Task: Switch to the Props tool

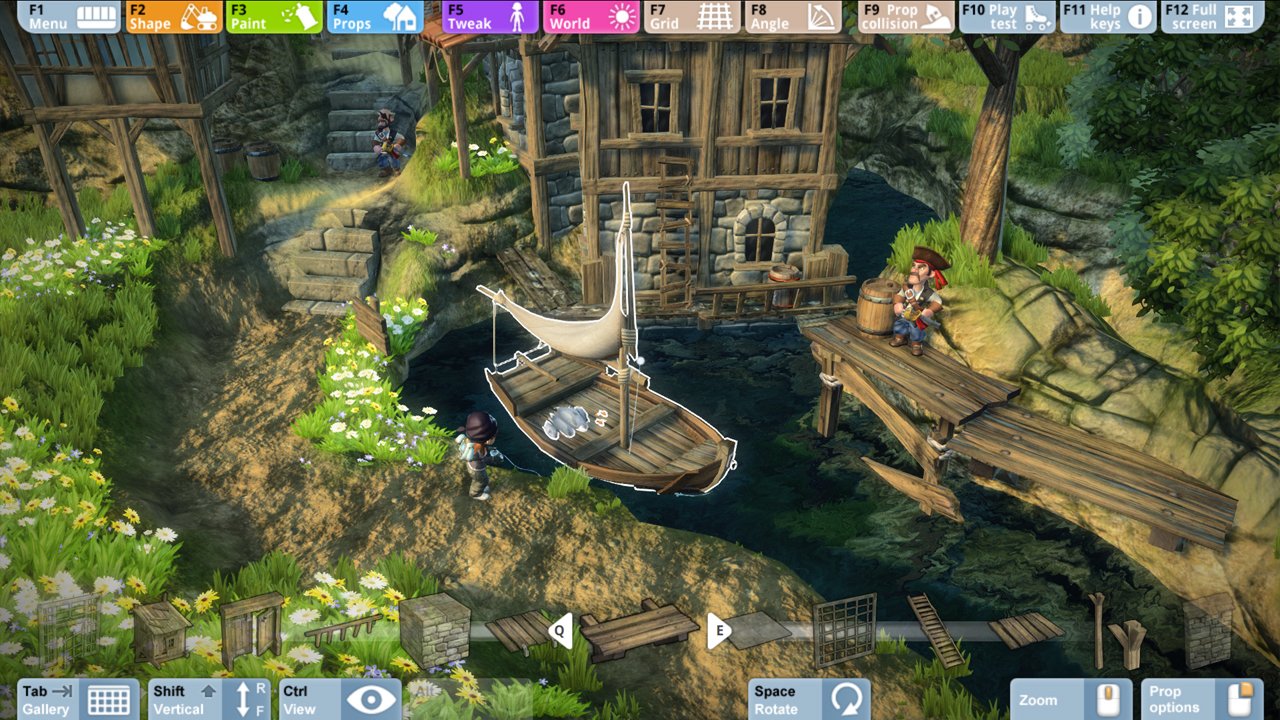Action: point(374,15)
